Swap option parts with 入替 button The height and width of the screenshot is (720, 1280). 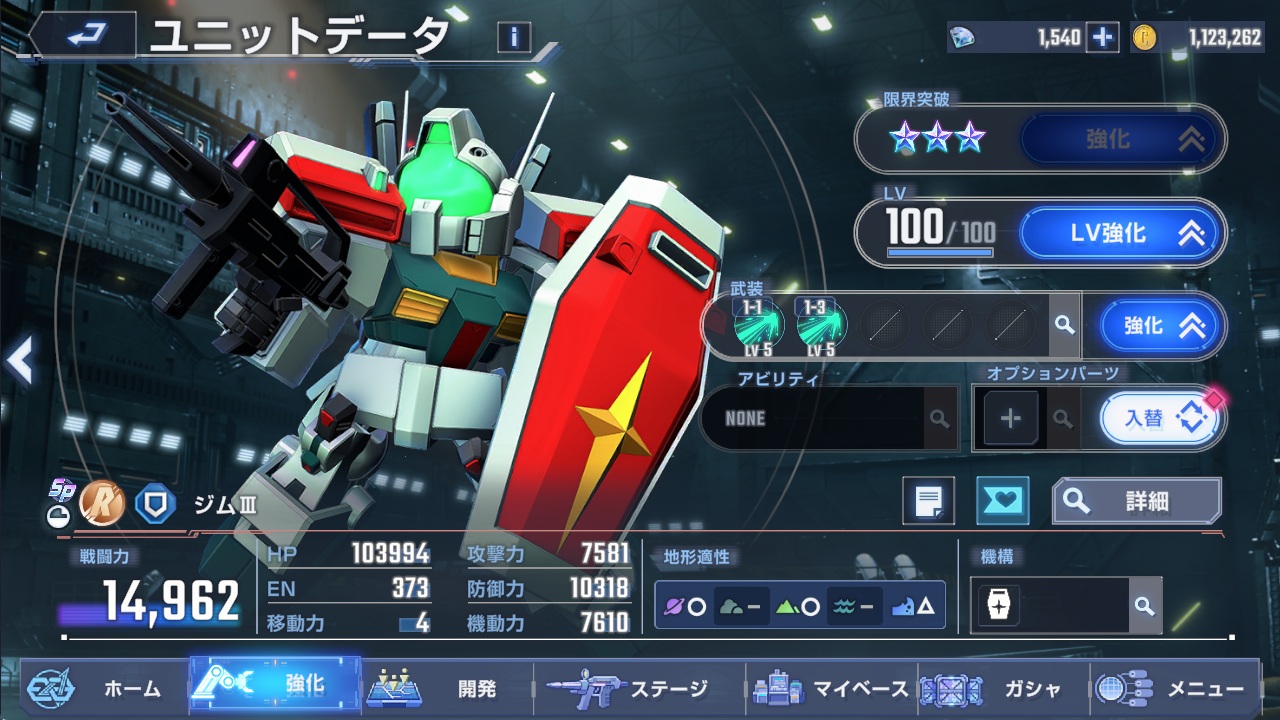pos(1160,418)
